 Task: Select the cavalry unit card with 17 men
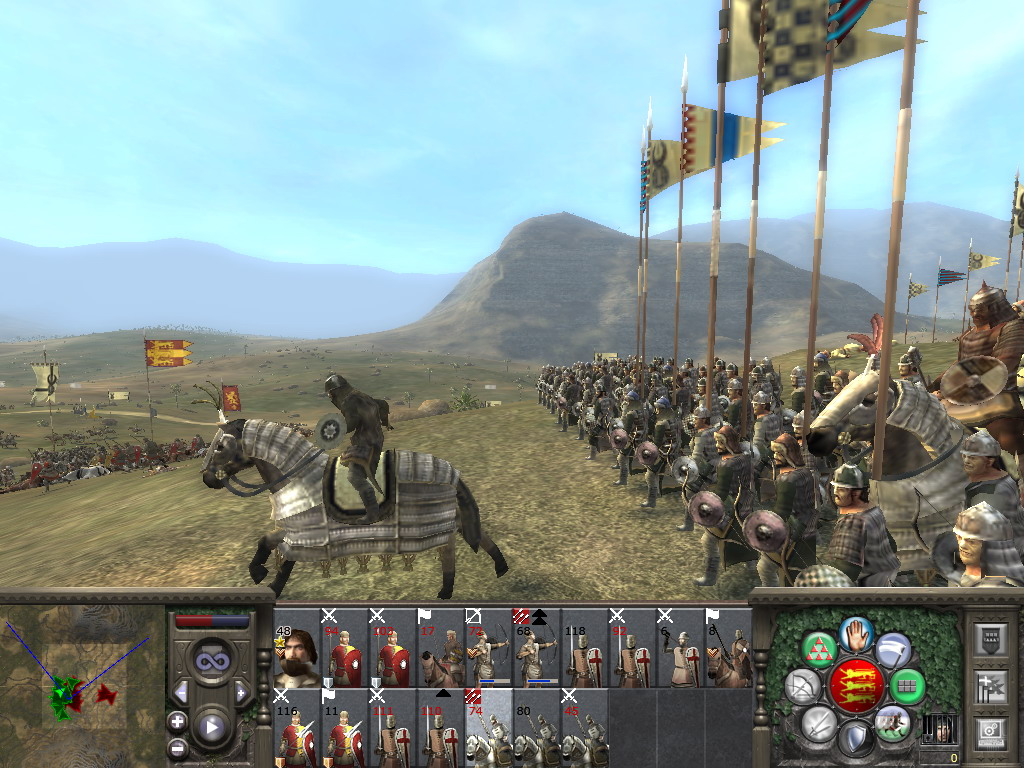(440, 648)
